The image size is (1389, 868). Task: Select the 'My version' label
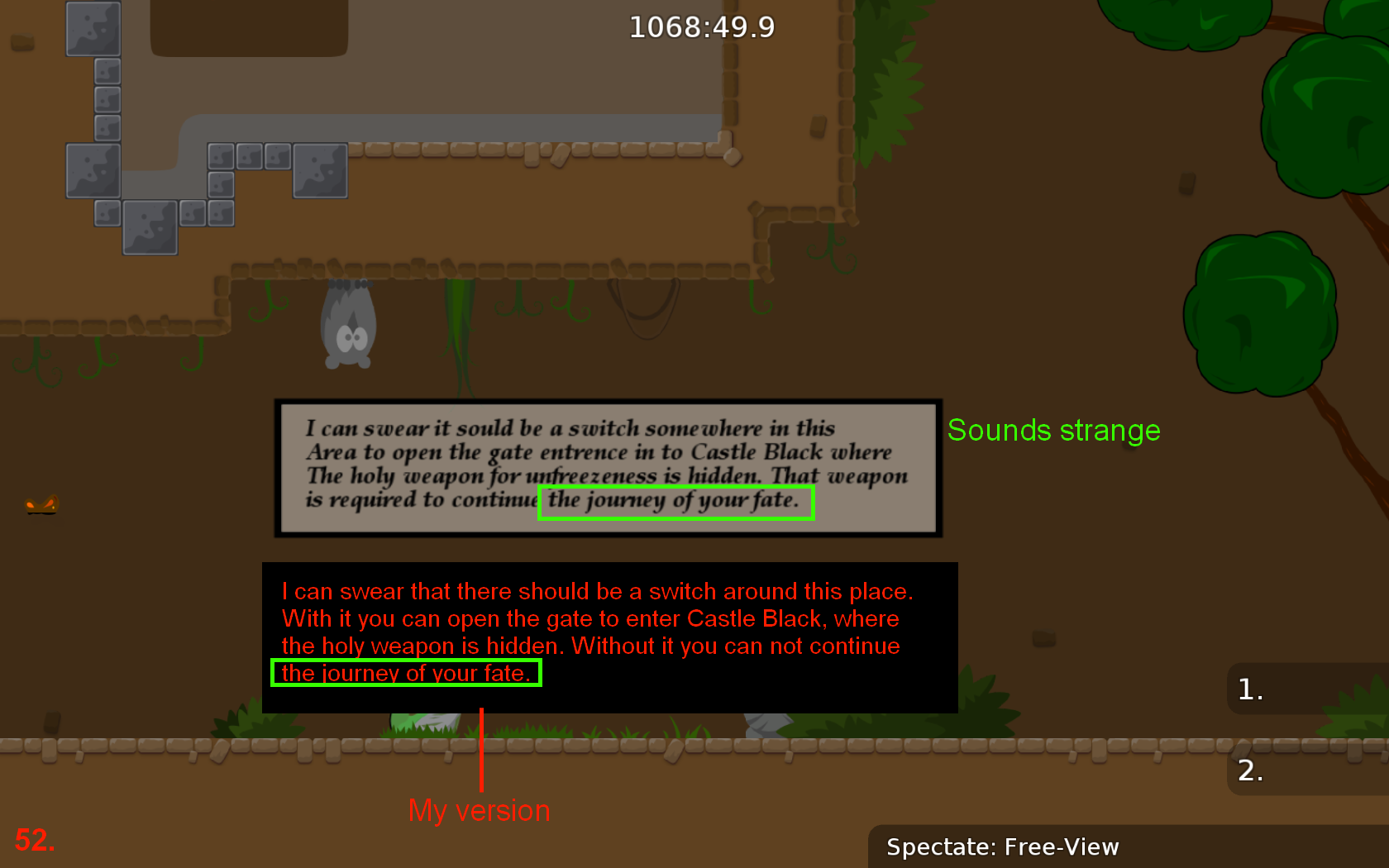(478, 810)
